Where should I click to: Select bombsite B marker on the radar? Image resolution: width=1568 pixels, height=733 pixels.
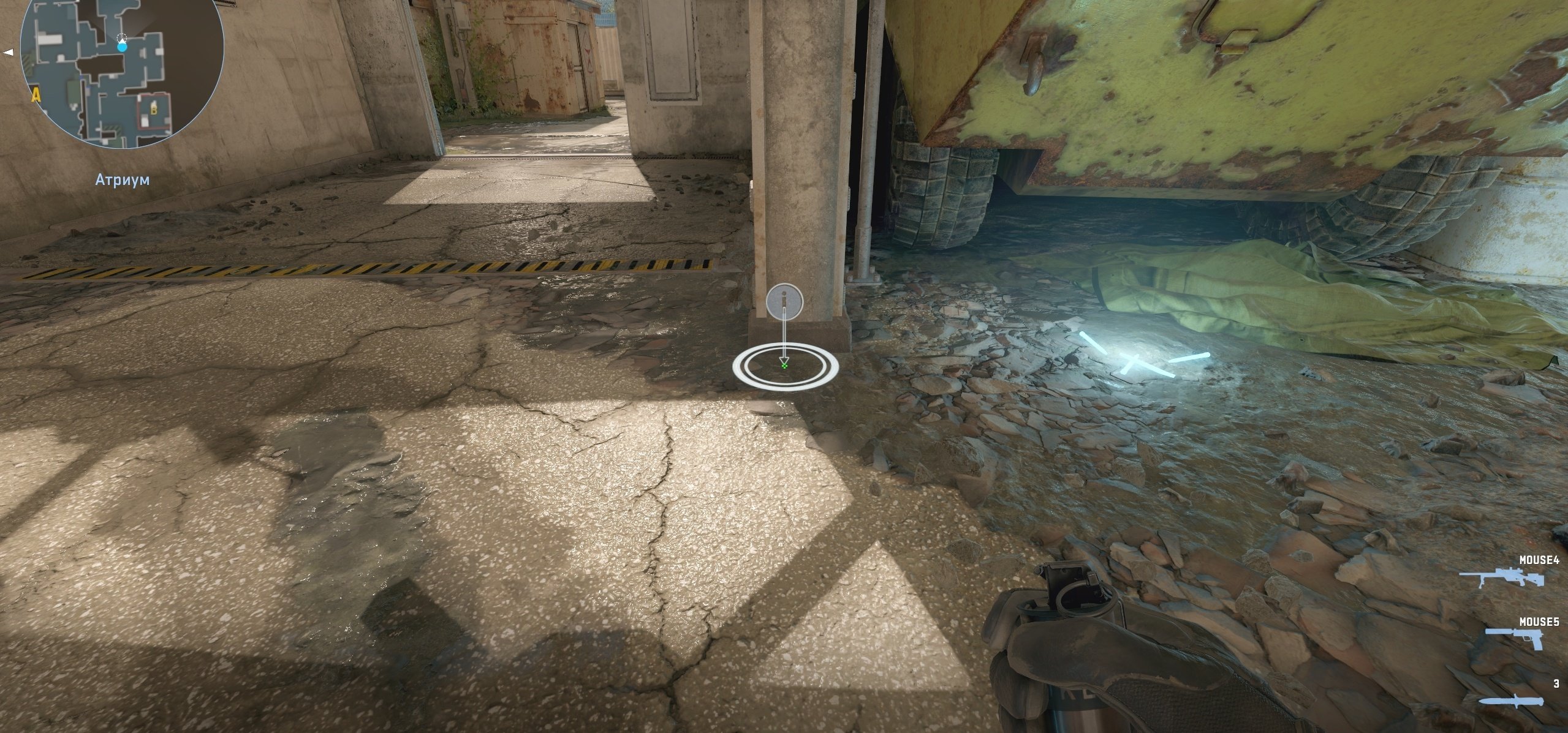(153, 110)
